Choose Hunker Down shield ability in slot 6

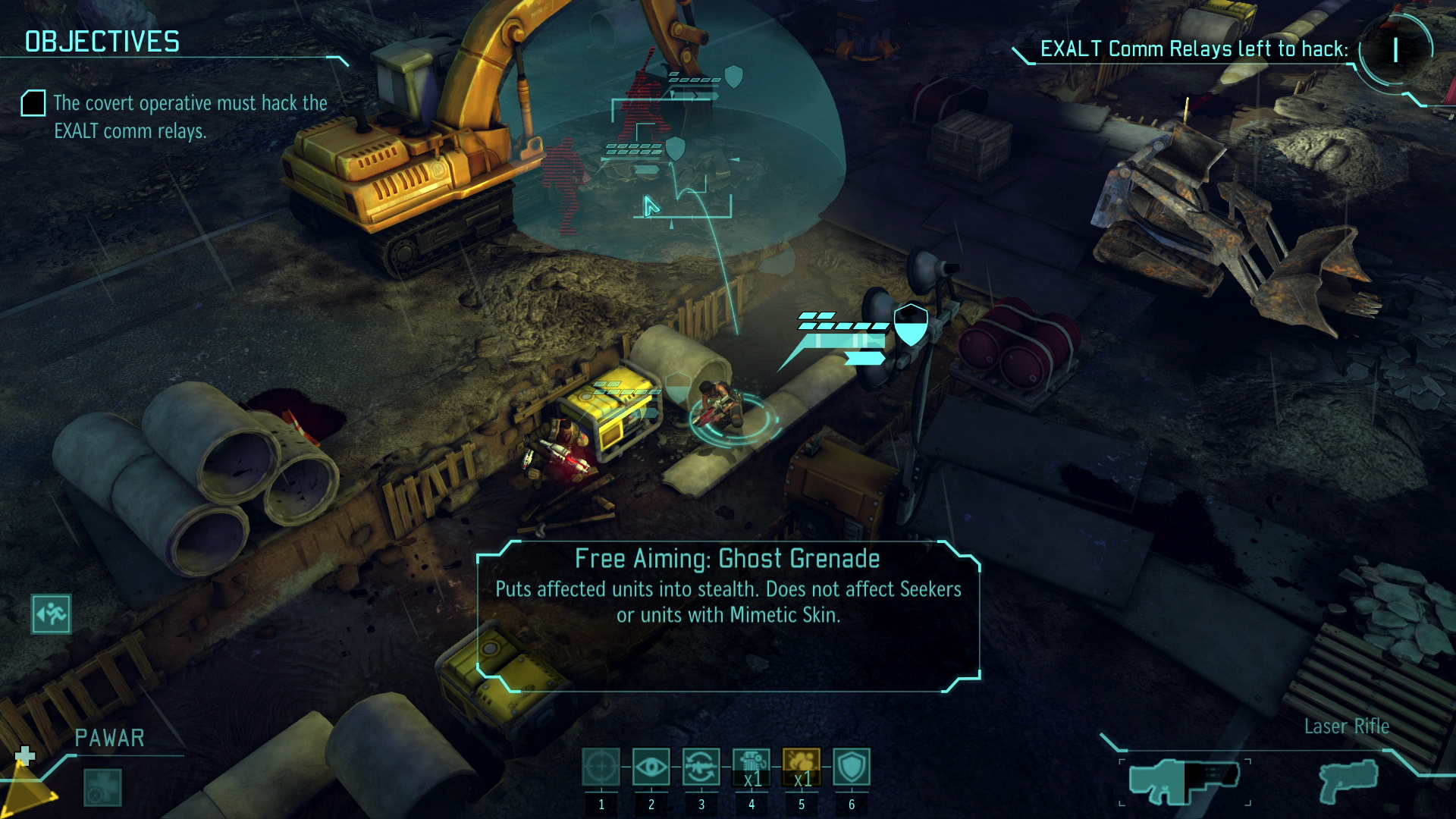(x=851, y=768)
